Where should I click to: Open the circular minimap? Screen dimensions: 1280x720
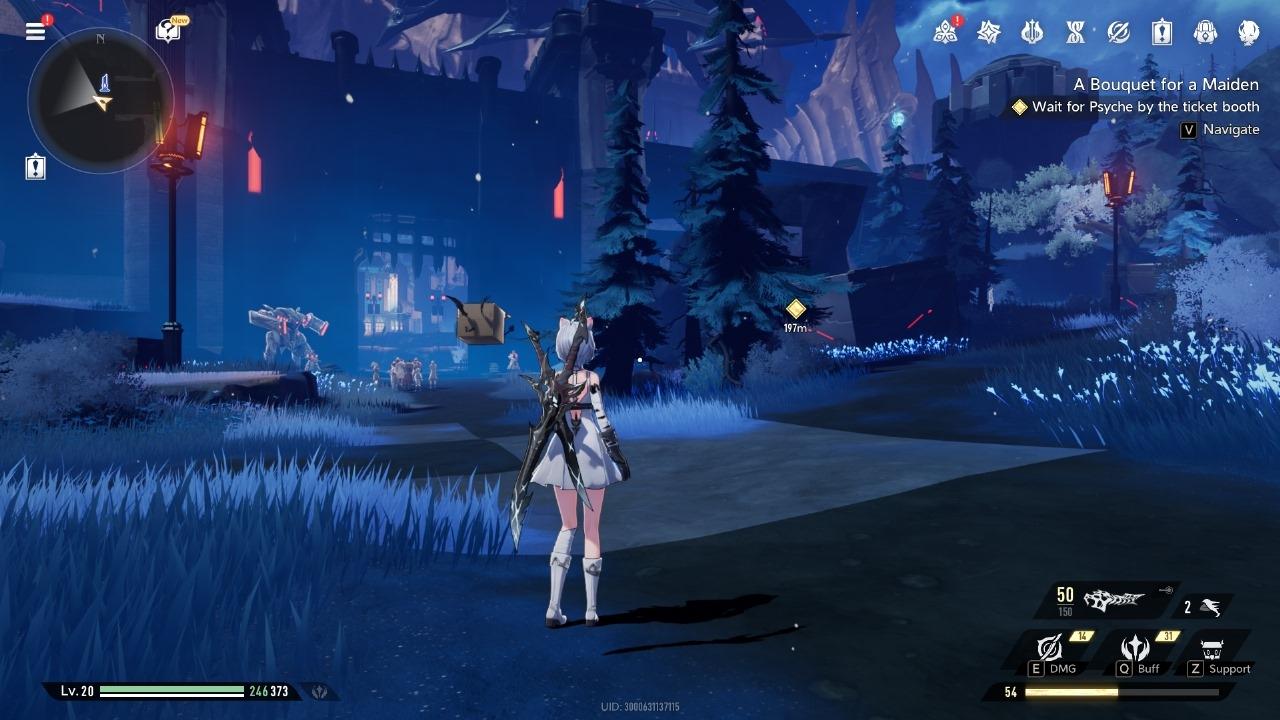pyautogui.click(x=101, y=100)
